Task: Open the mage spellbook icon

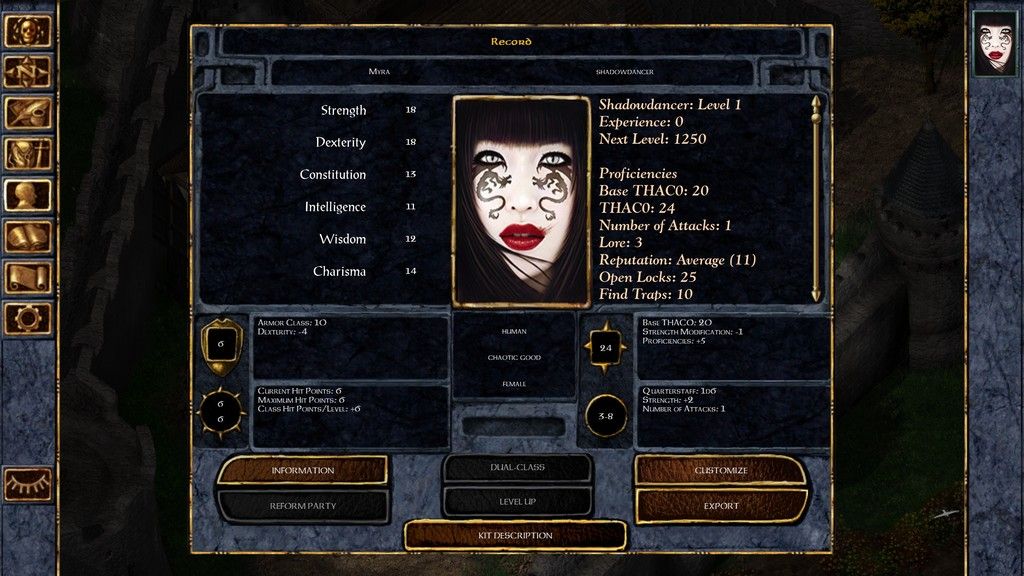Action: point(28,236)
